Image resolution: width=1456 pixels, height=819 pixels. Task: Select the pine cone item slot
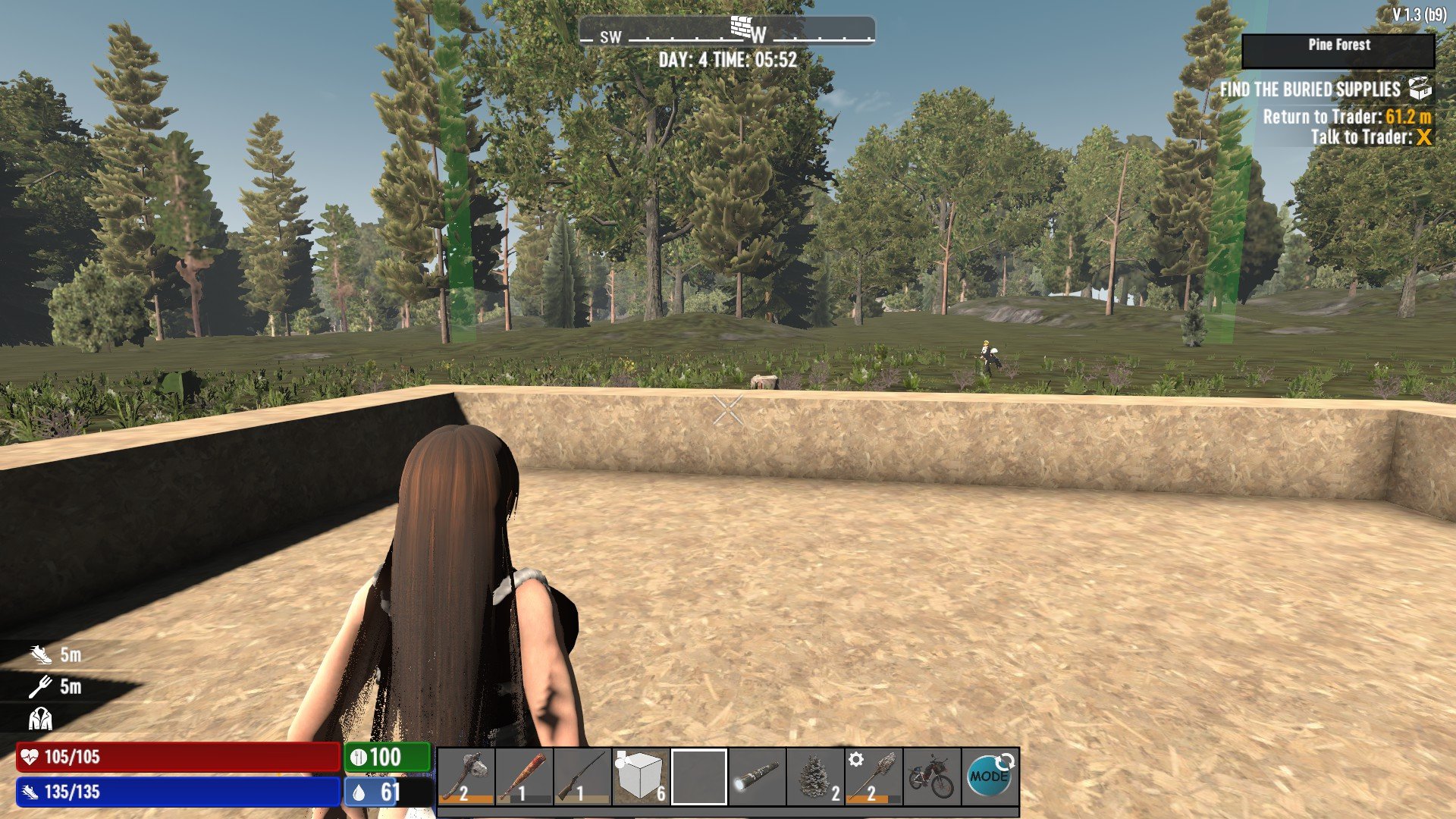(815, 777)
